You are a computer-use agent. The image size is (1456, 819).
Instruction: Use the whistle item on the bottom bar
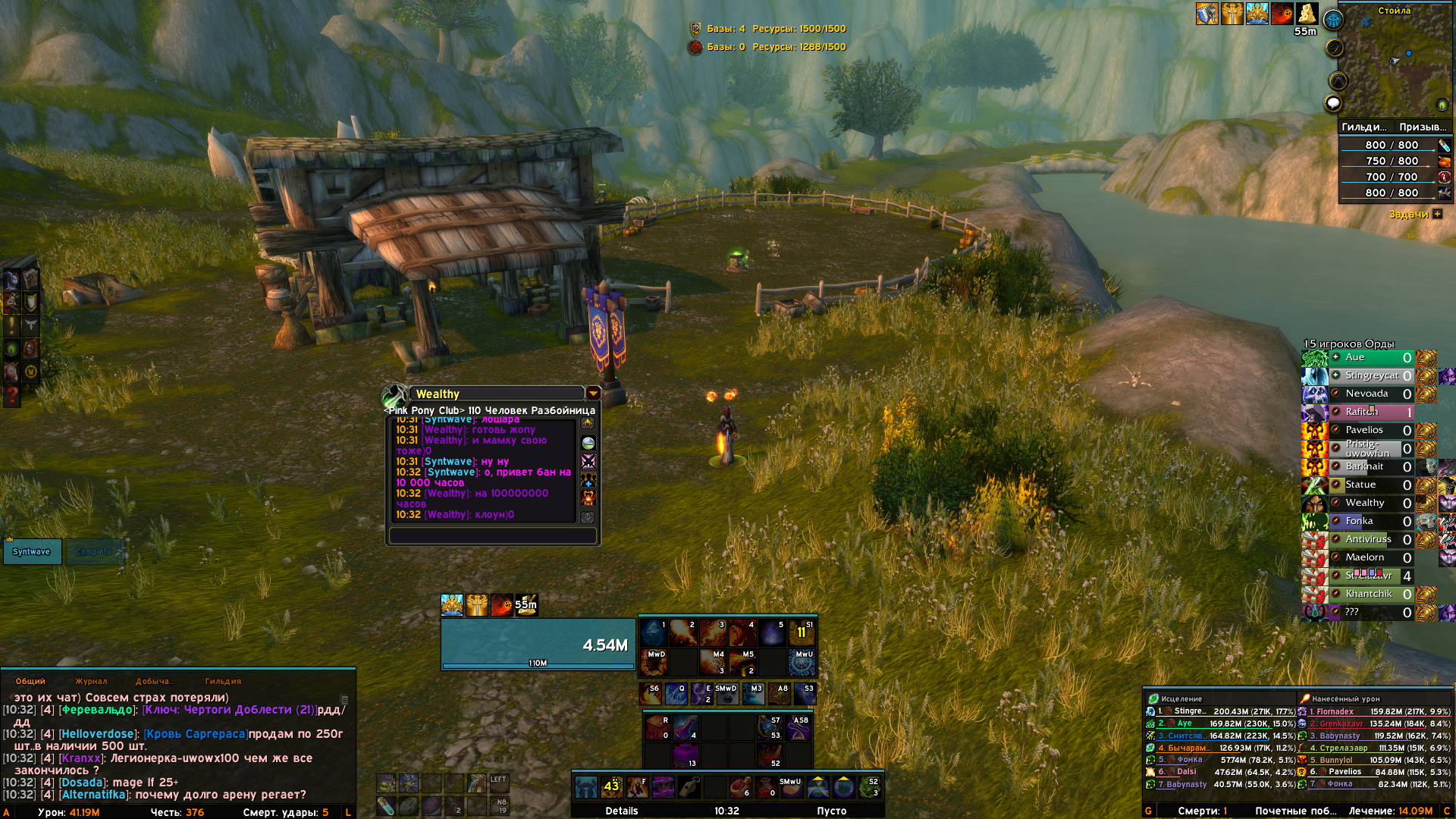689,787
